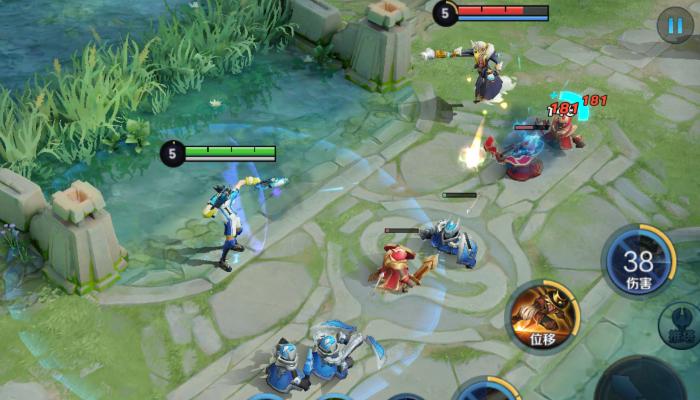Pause the game with the pause button

[x=675, y=24]
